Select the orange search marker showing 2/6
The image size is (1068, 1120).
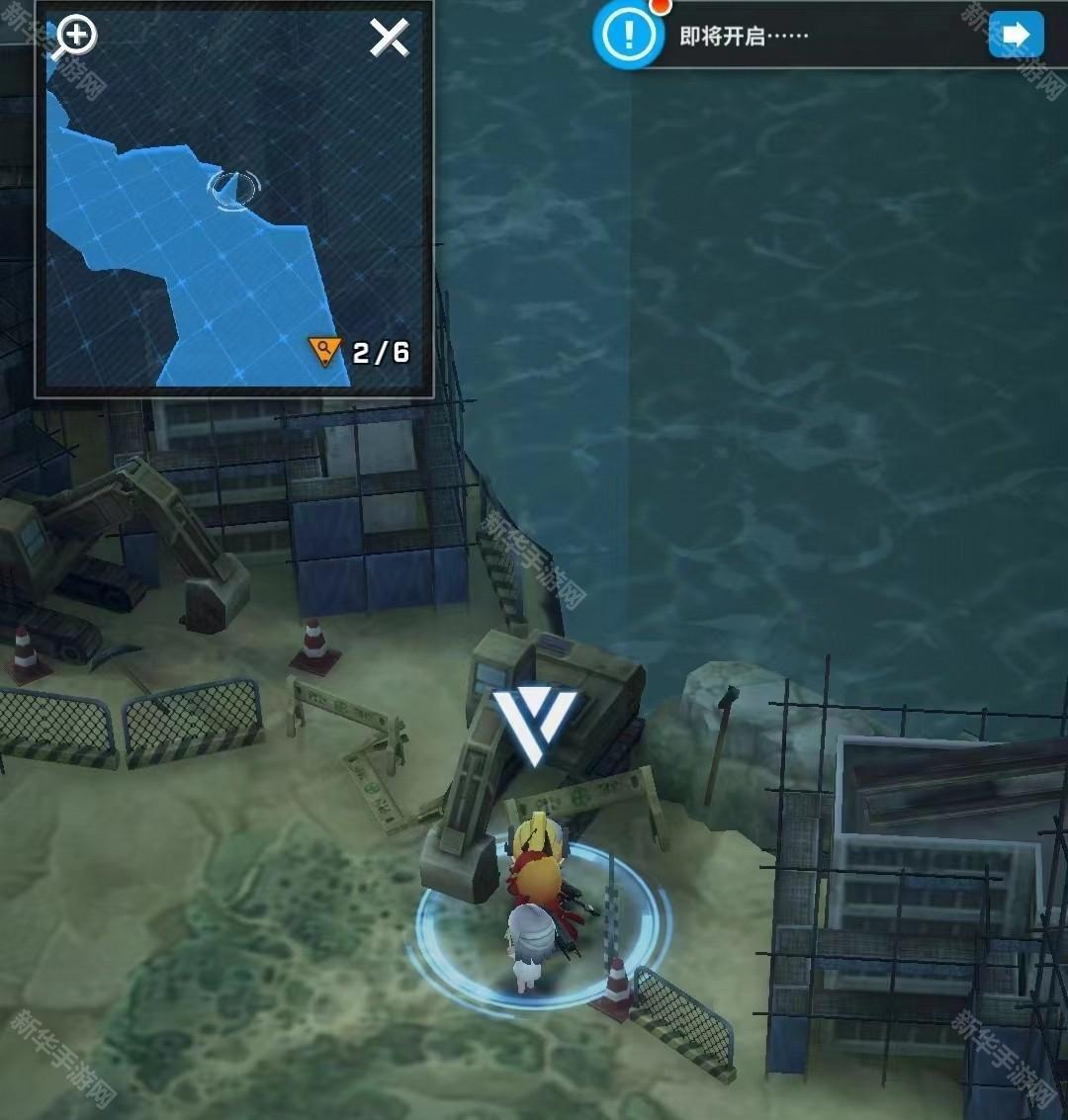pos(324,351)
